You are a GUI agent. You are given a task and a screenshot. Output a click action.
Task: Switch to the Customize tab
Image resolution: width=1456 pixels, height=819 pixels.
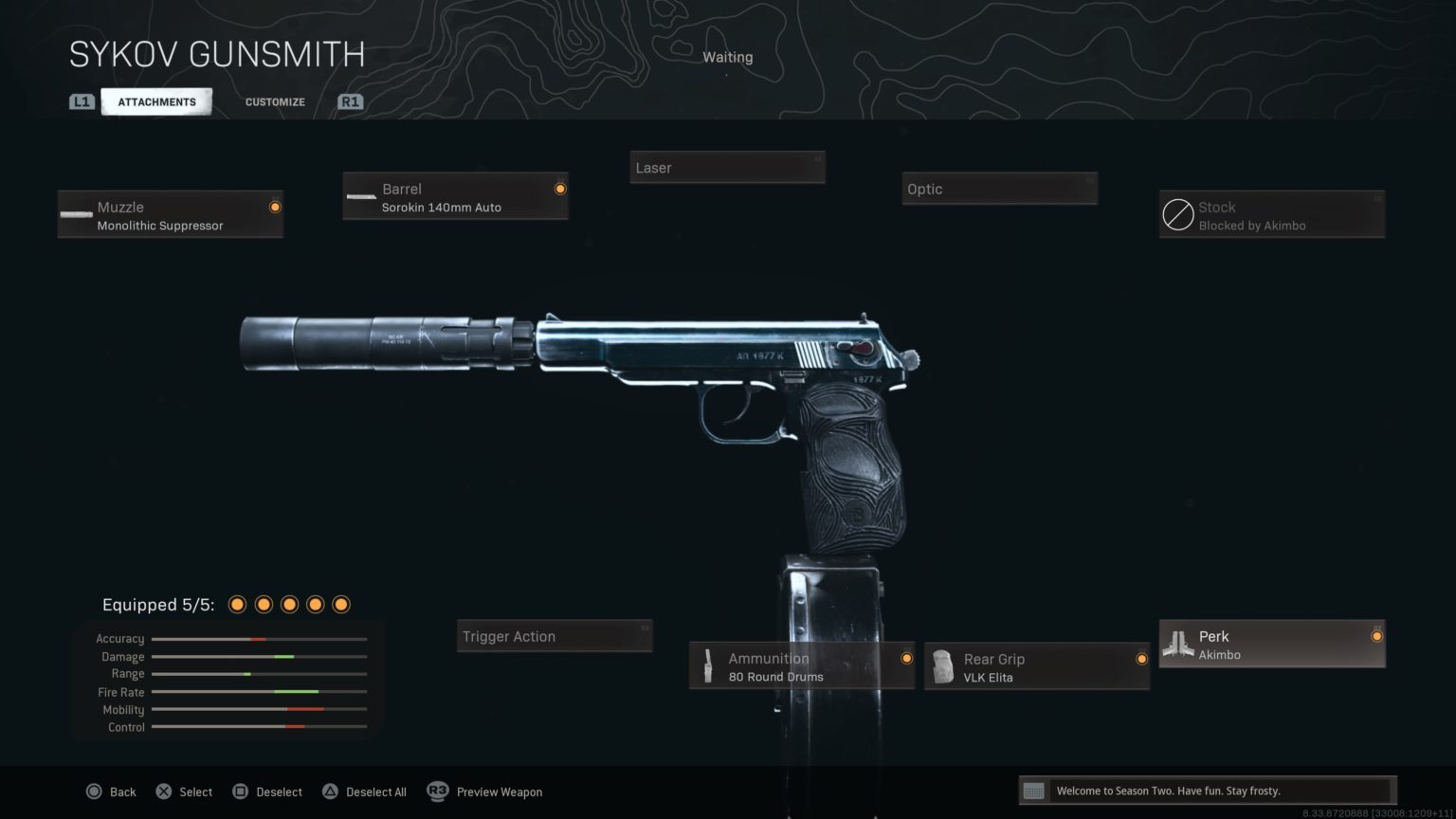pyautogui.click(x=274, y=101)
